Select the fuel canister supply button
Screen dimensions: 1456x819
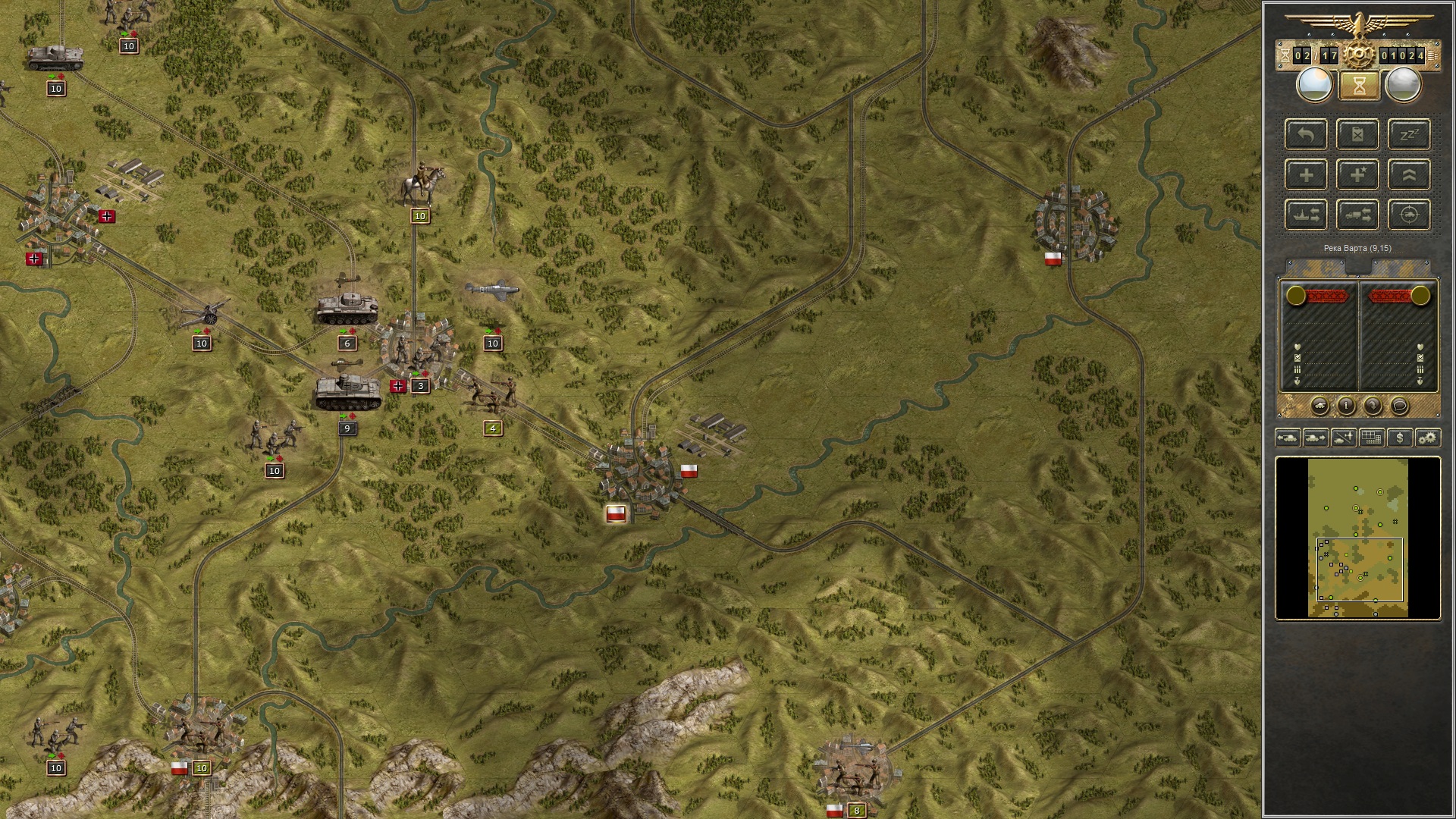(1357, 135)
